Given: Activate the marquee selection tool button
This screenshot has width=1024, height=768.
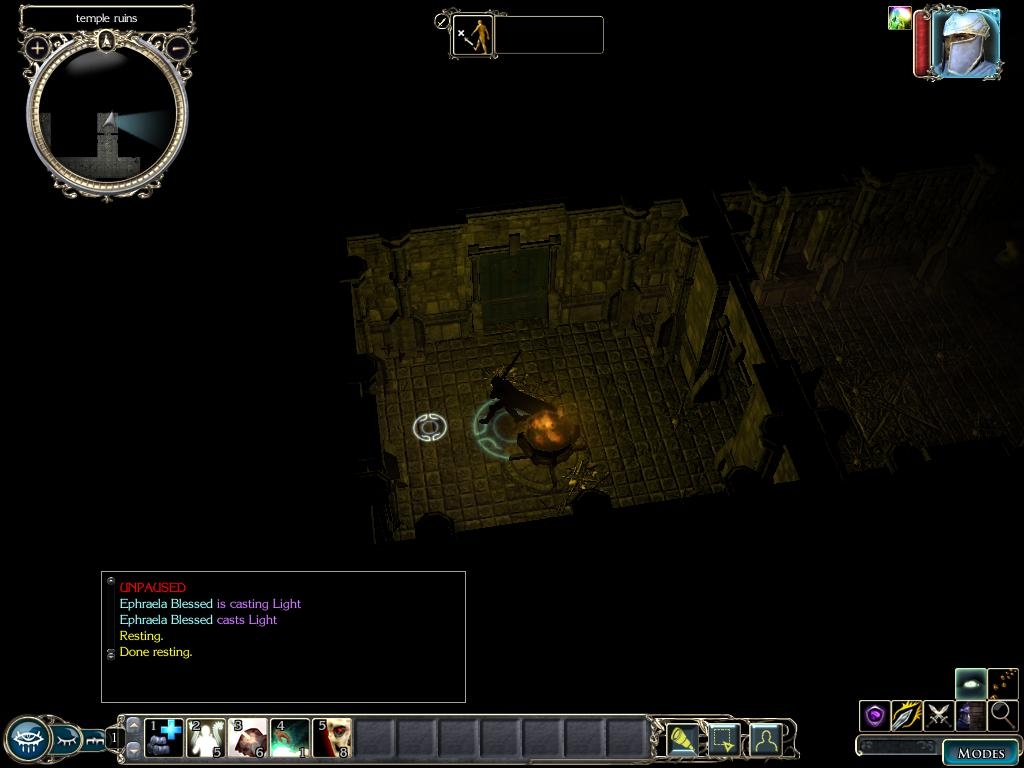Looking at the screenshot, I should [724, 740].
